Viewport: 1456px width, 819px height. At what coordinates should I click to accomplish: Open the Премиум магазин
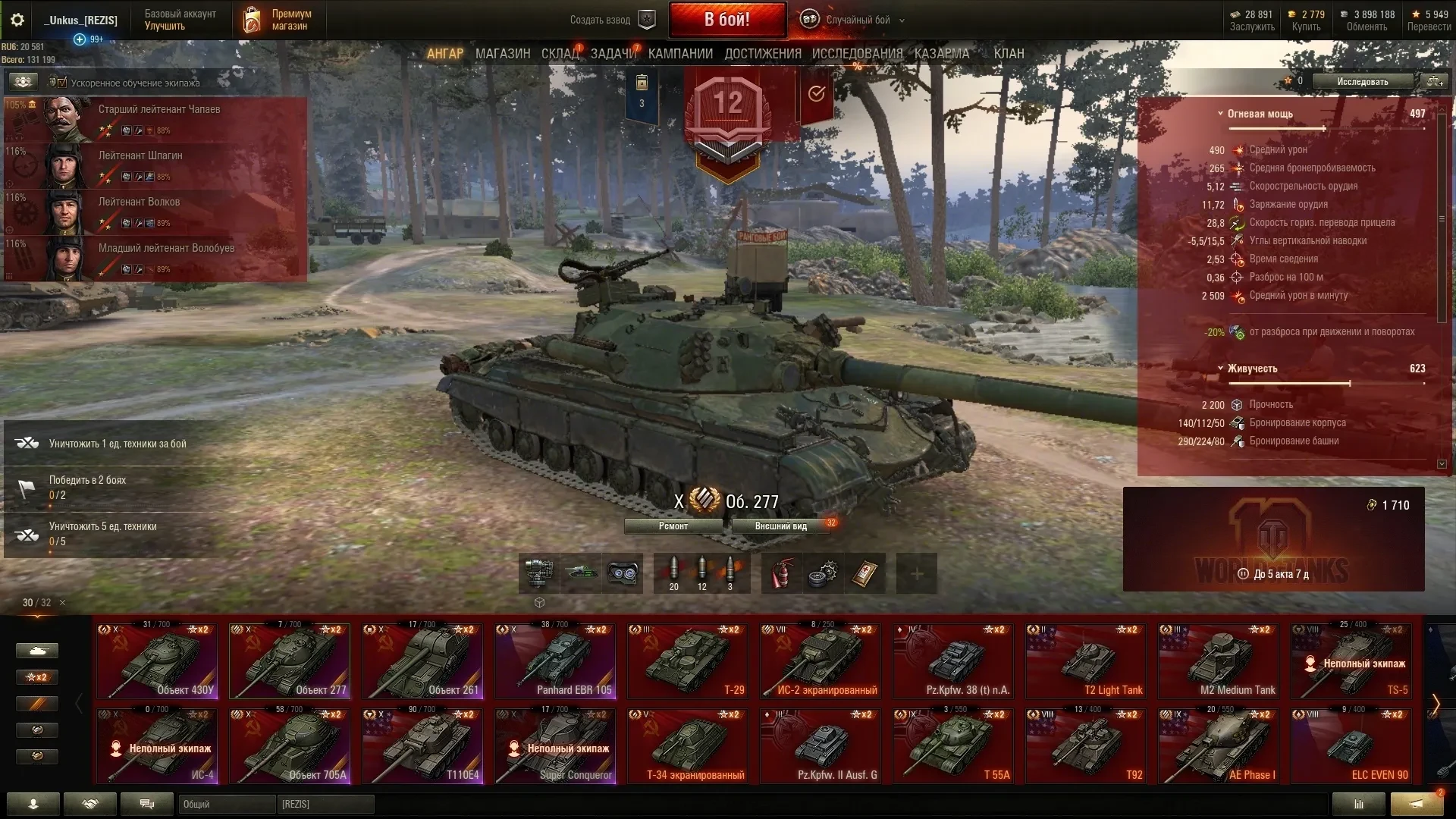coord(278,20)
